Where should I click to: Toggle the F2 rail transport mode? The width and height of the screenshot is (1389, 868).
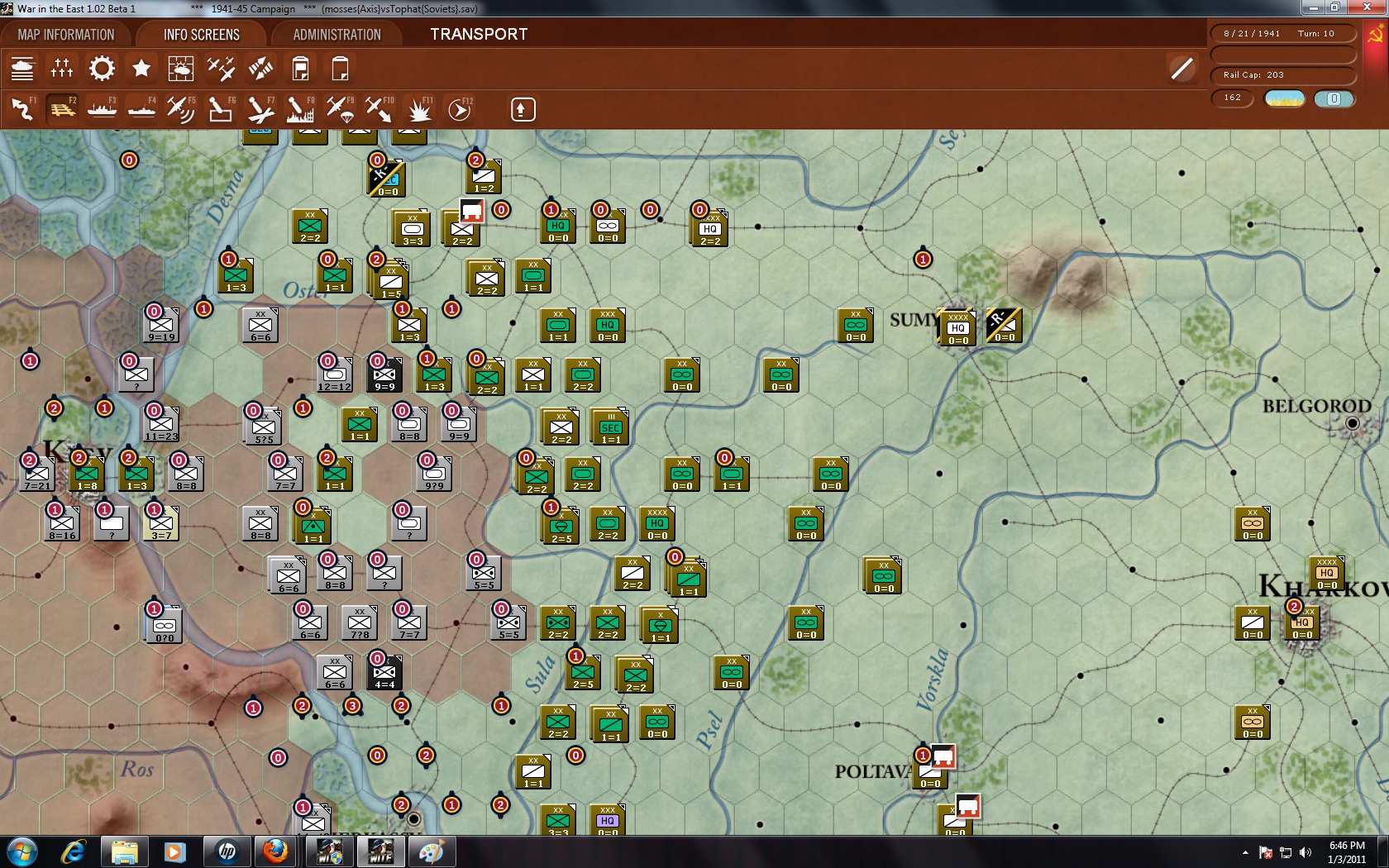tap(61, 108)
